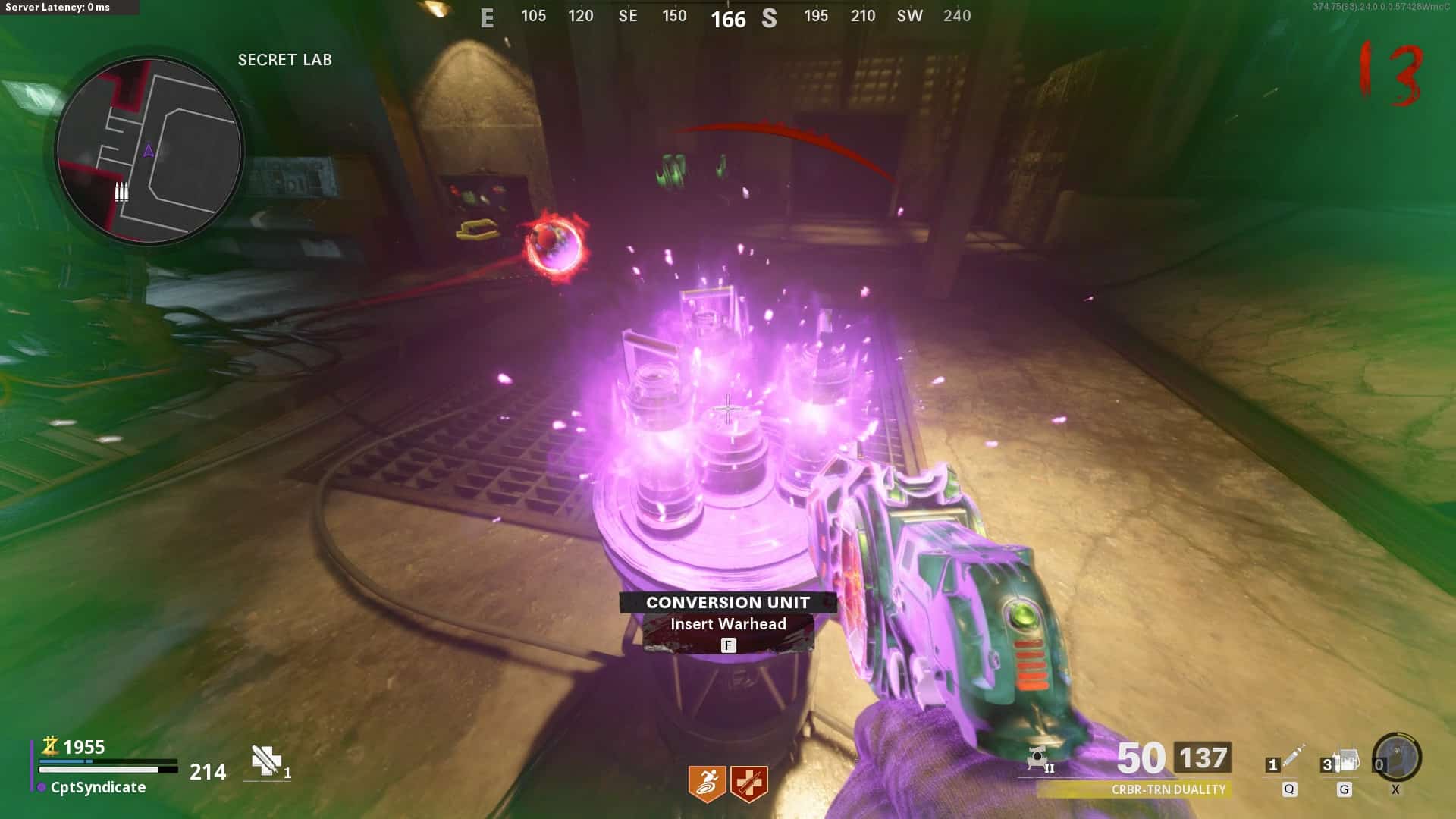
Task: Click the ammo crate marker on minimap
Action: click(121, 192)
